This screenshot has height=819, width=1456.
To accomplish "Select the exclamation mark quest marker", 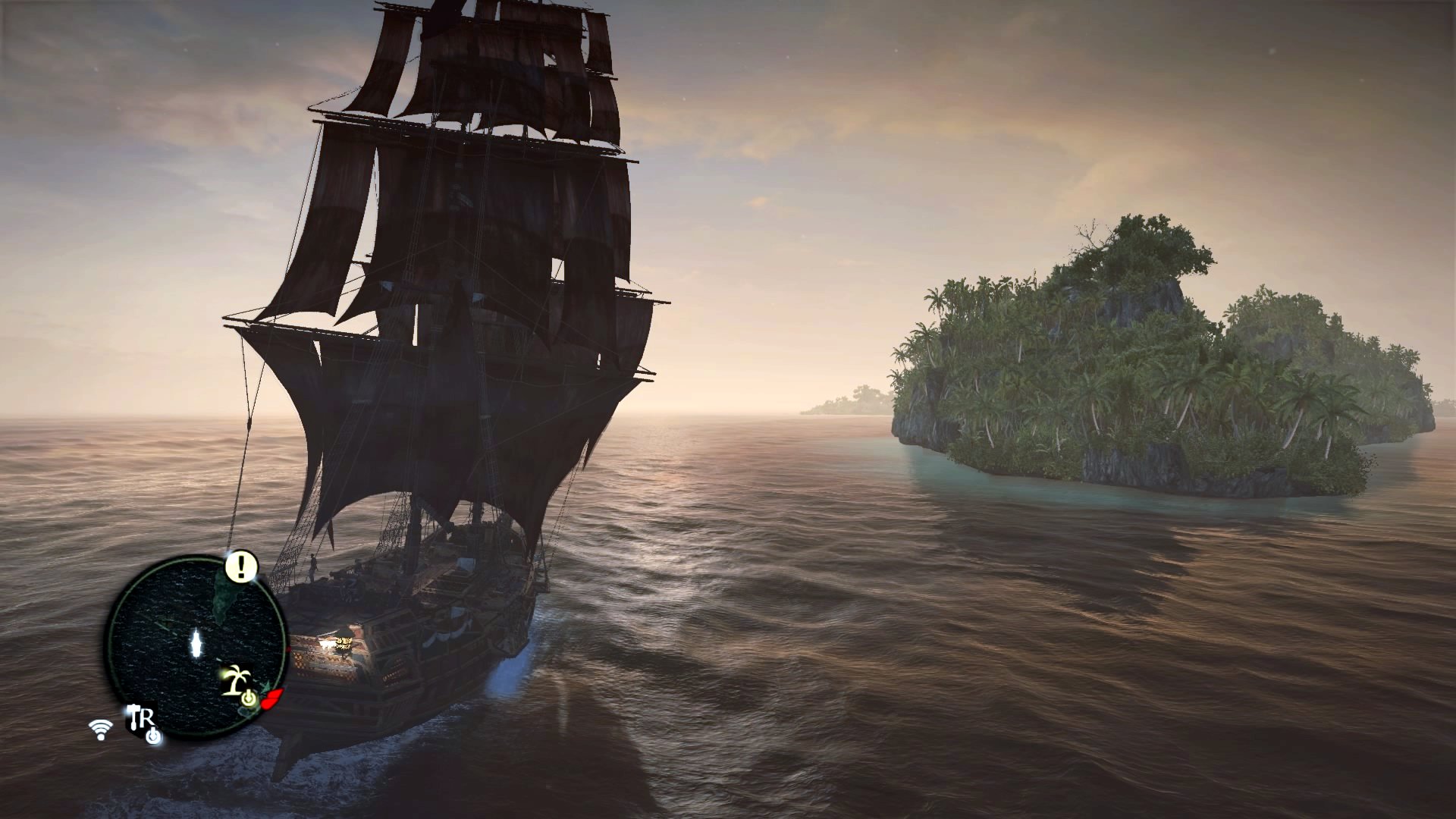I will (242, 566).
